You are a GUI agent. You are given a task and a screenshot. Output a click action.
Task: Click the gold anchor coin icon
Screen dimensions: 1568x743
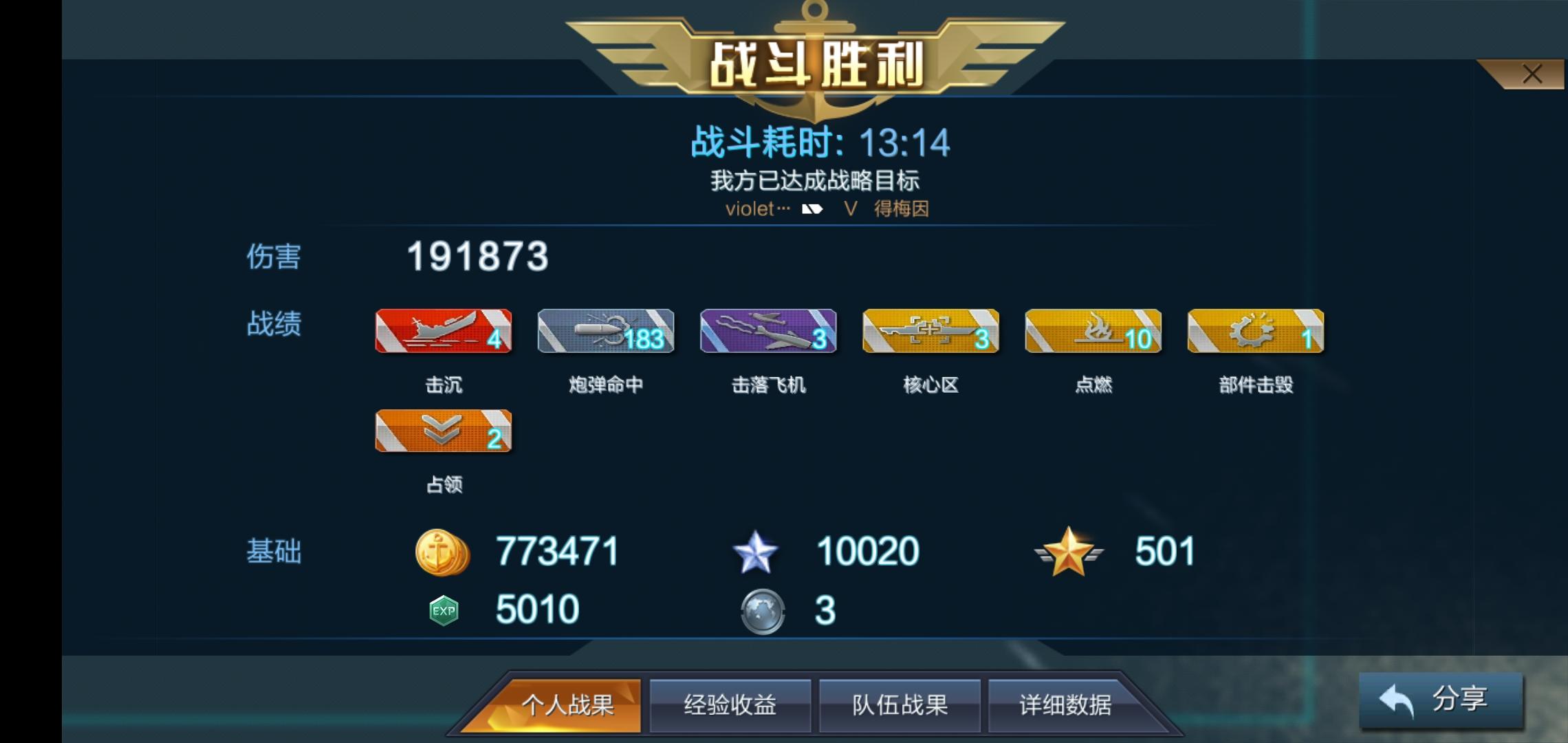(444, 550)
